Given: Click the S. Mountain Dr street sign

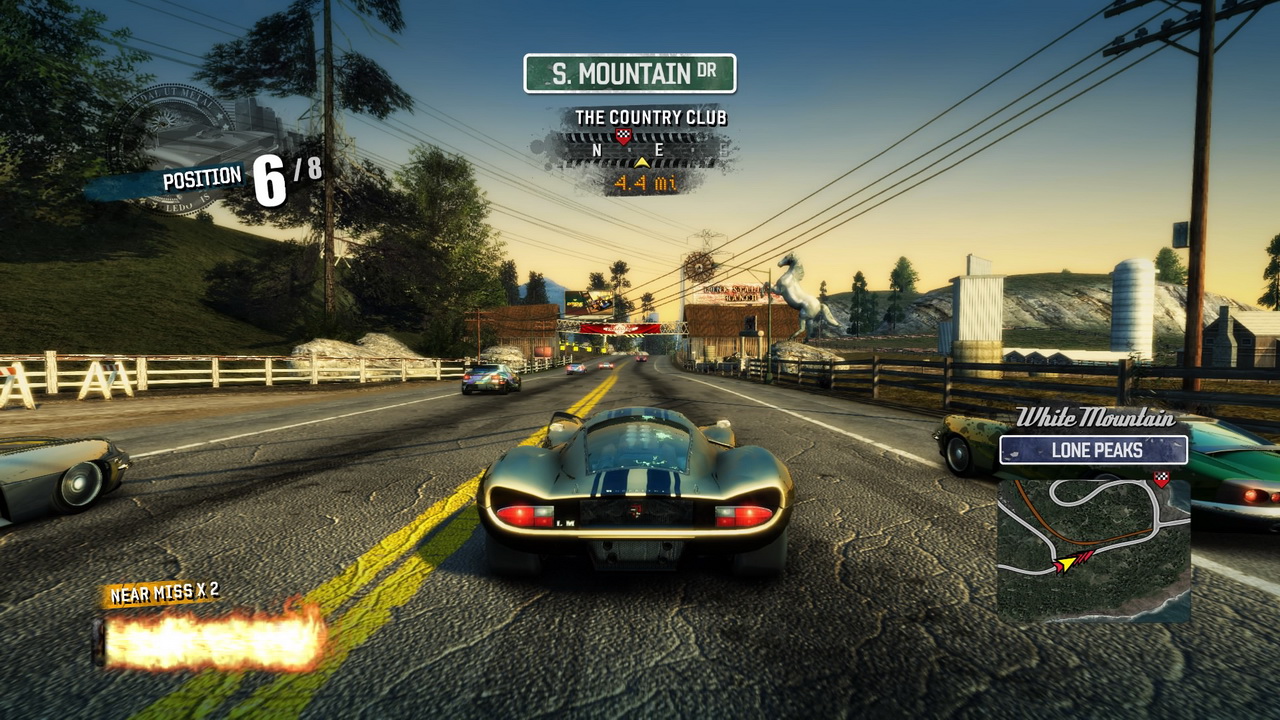Looking at the screenshot, I should (x=630, y=74).
